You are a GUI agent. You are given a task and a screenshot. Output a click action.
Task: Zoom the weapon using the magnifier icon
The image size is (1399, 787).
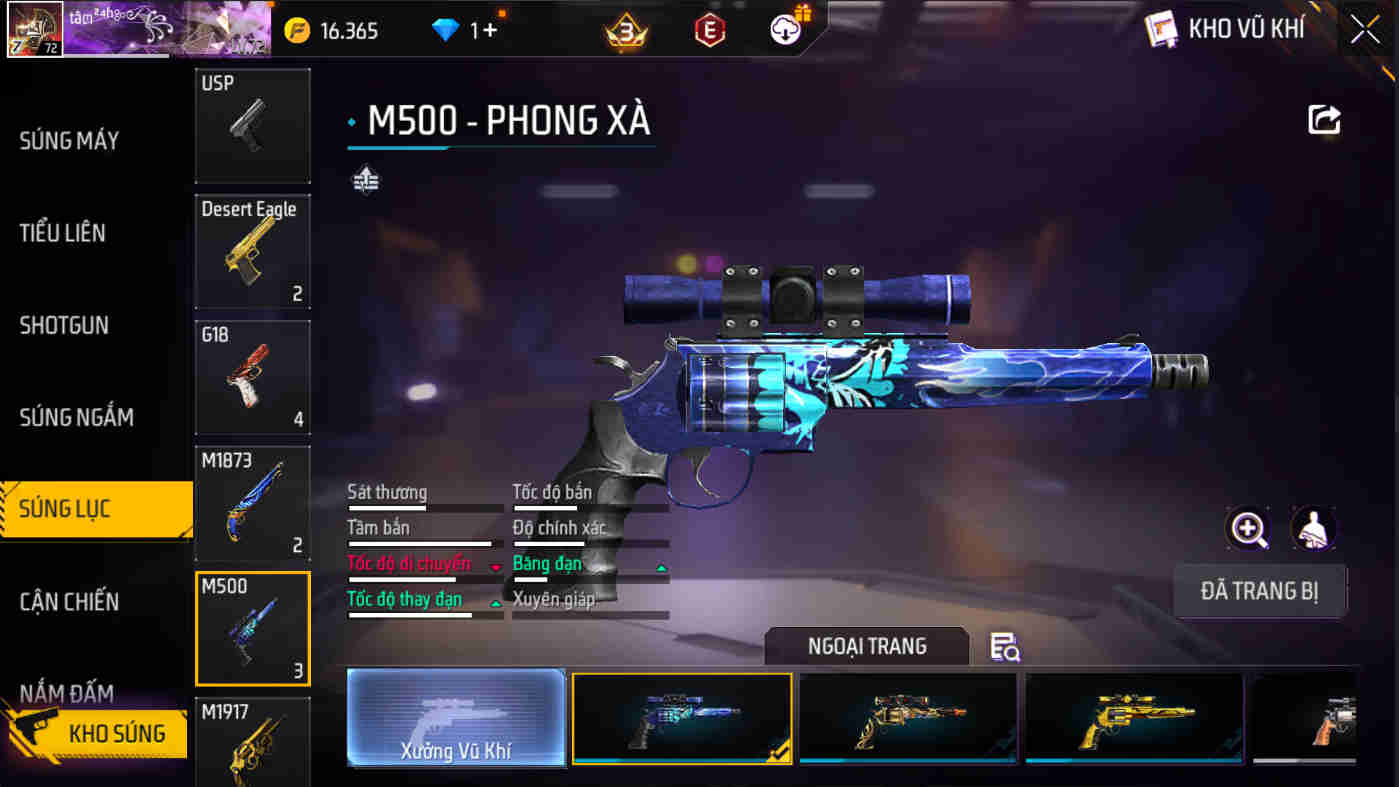(1247, 529)
